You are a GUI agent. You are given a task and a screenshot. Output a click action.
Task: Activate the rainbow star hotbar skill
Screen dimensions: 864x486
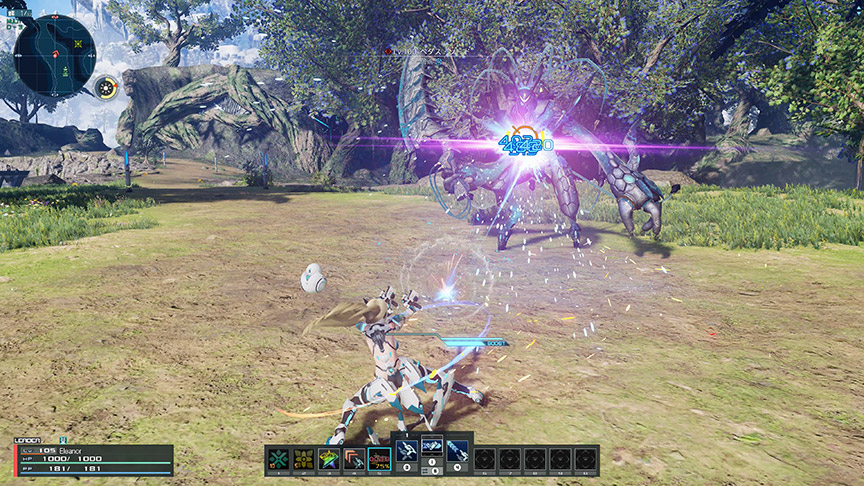(329, 459)
